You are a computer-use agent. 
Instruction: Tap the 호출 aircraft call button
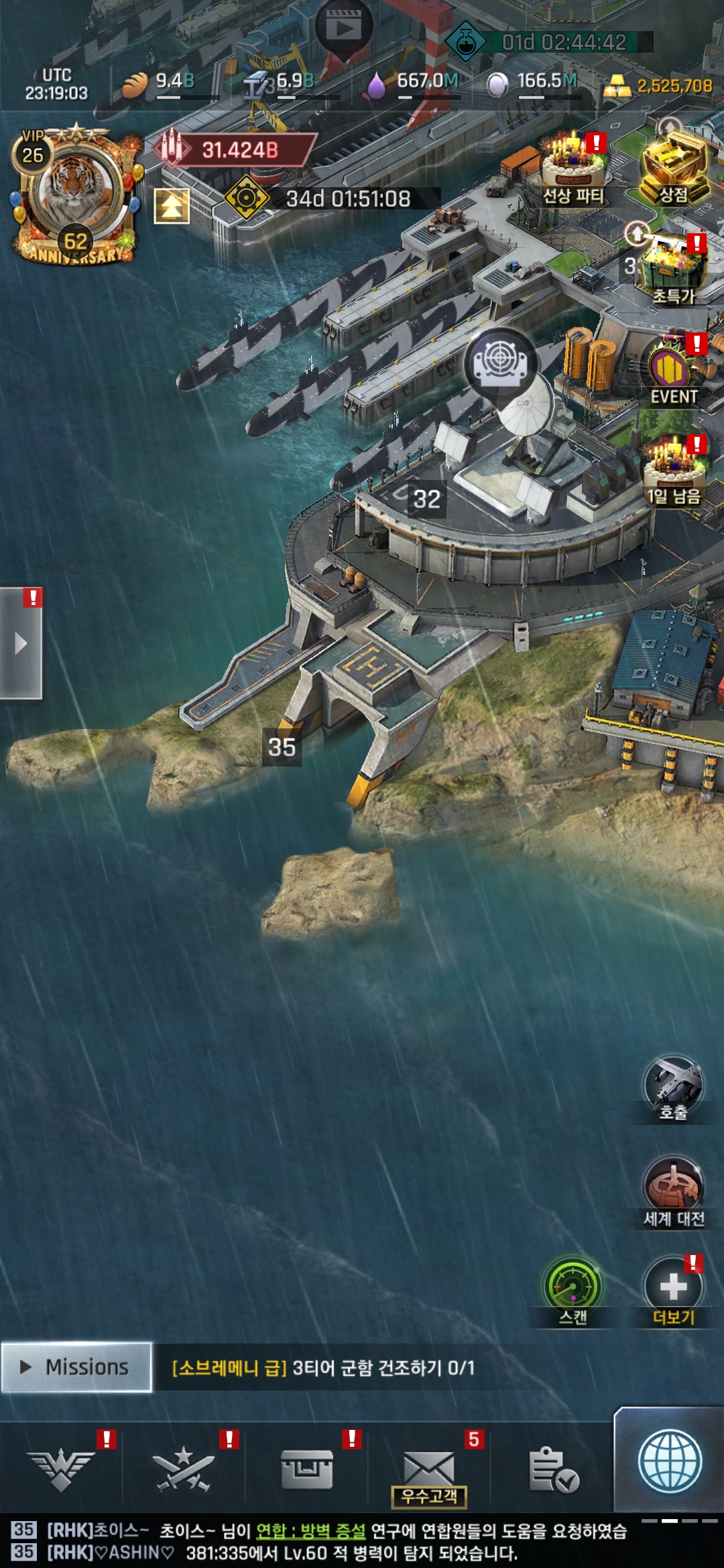(673, 1087)
